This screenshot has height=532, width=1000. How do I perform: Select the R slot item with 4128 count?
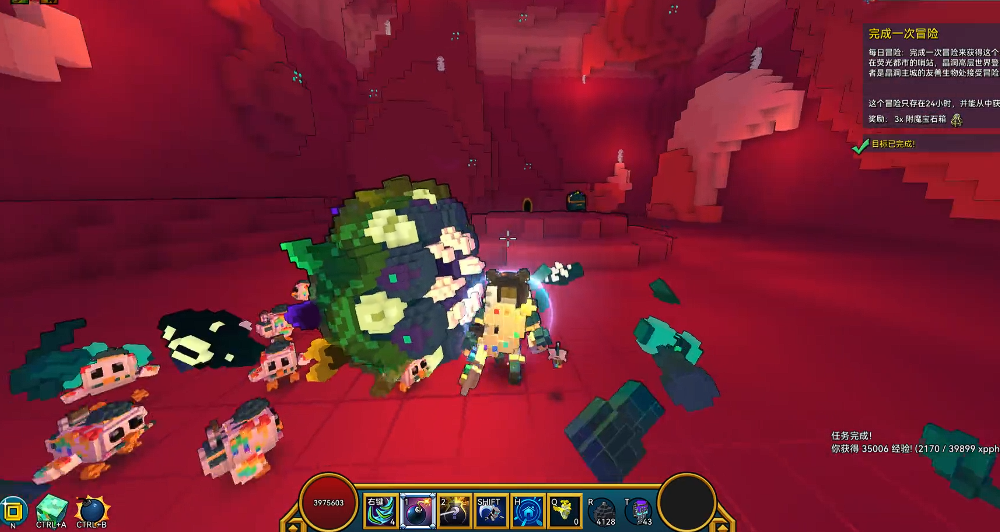tap(602, 510)
